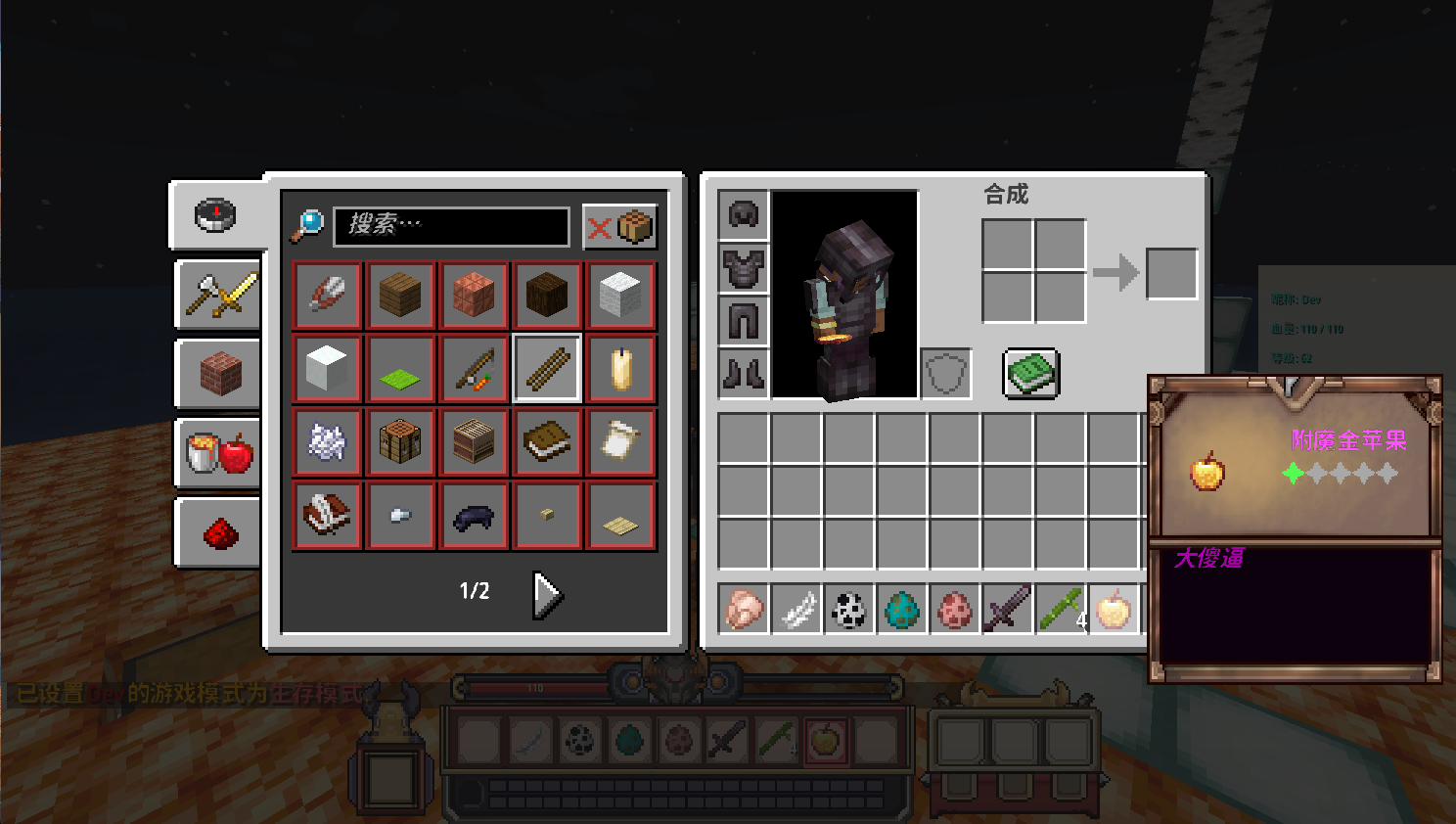Choose the stick recipe
Viewport: 1456px width, 824px height.
point(547,369)
